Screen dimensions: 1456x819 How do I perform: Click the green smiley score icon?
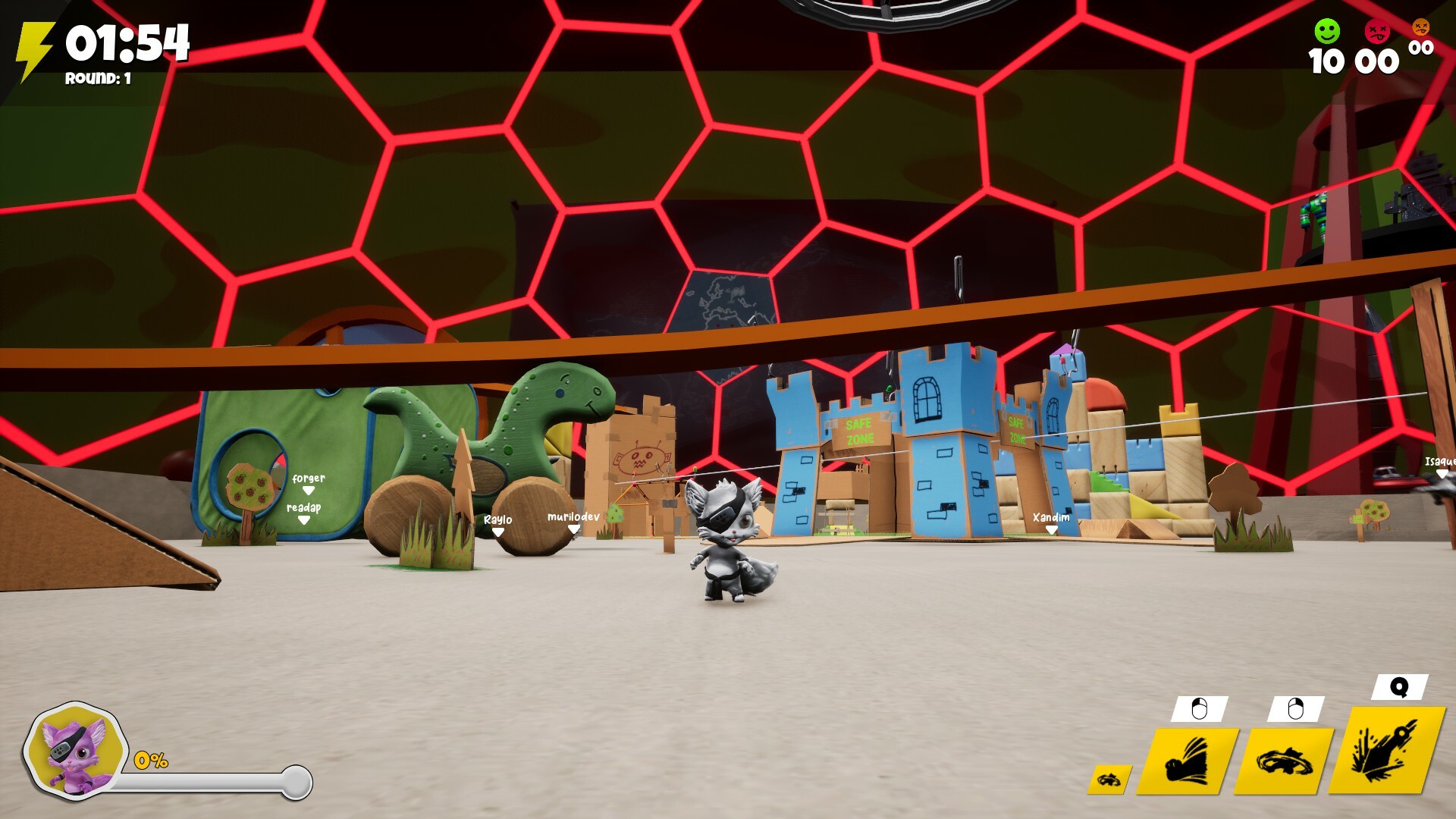click(x=1326, y=33)
